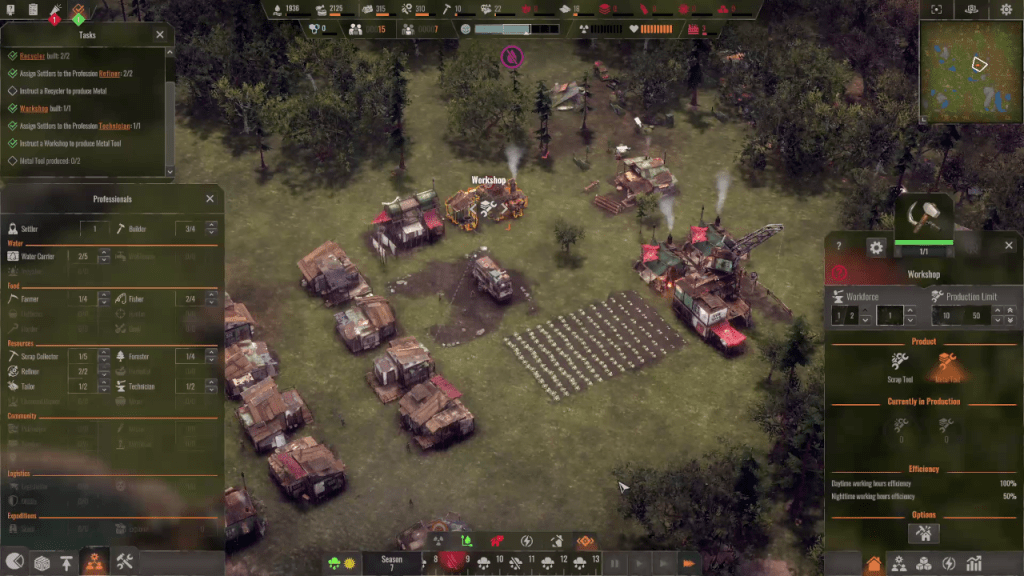Toggle the radiation overlay icon
The height and width of the screenshot is (576, 1024).
tap(437, 541)
